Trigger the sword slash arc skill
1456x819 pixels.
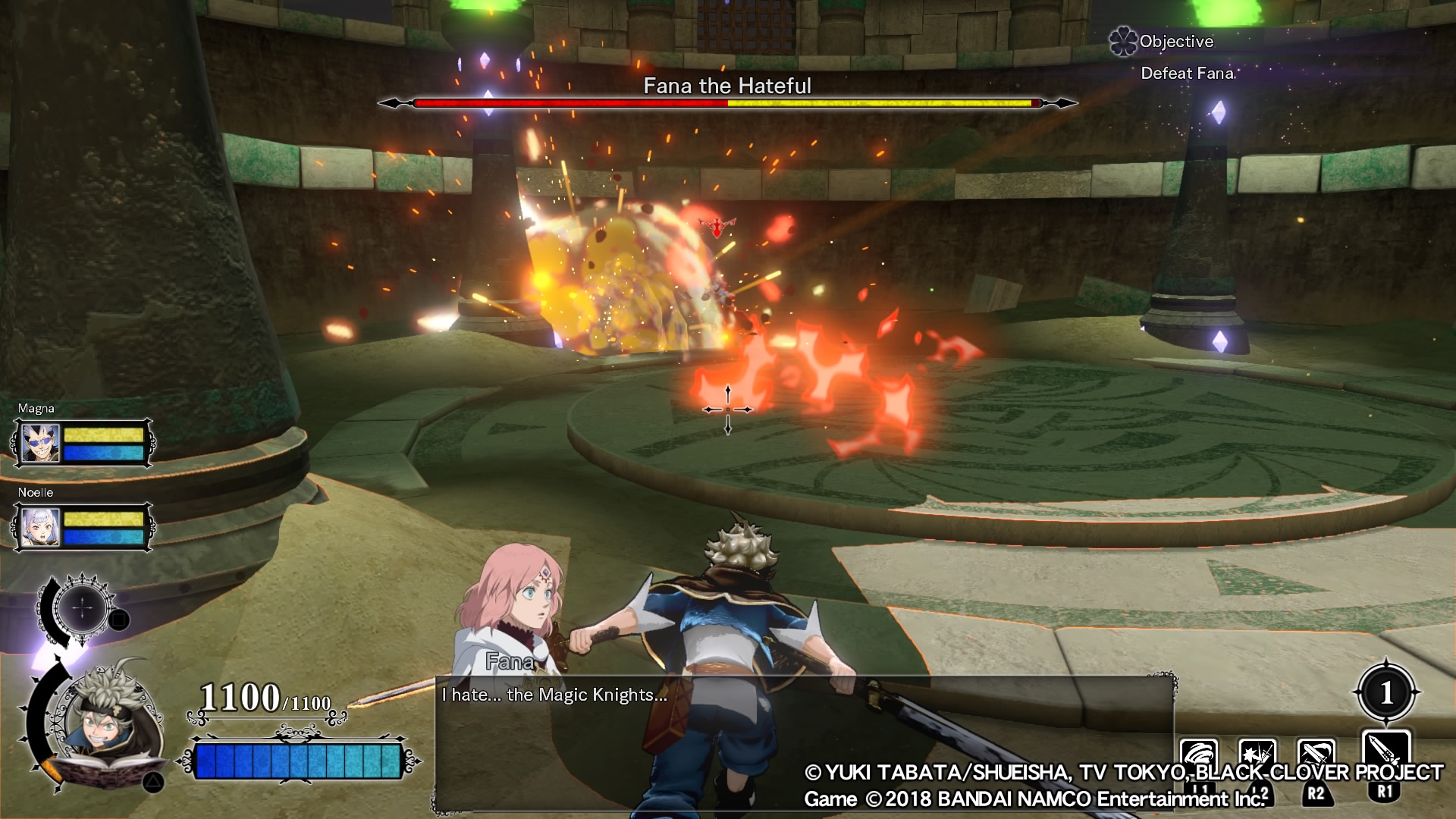1316,758
